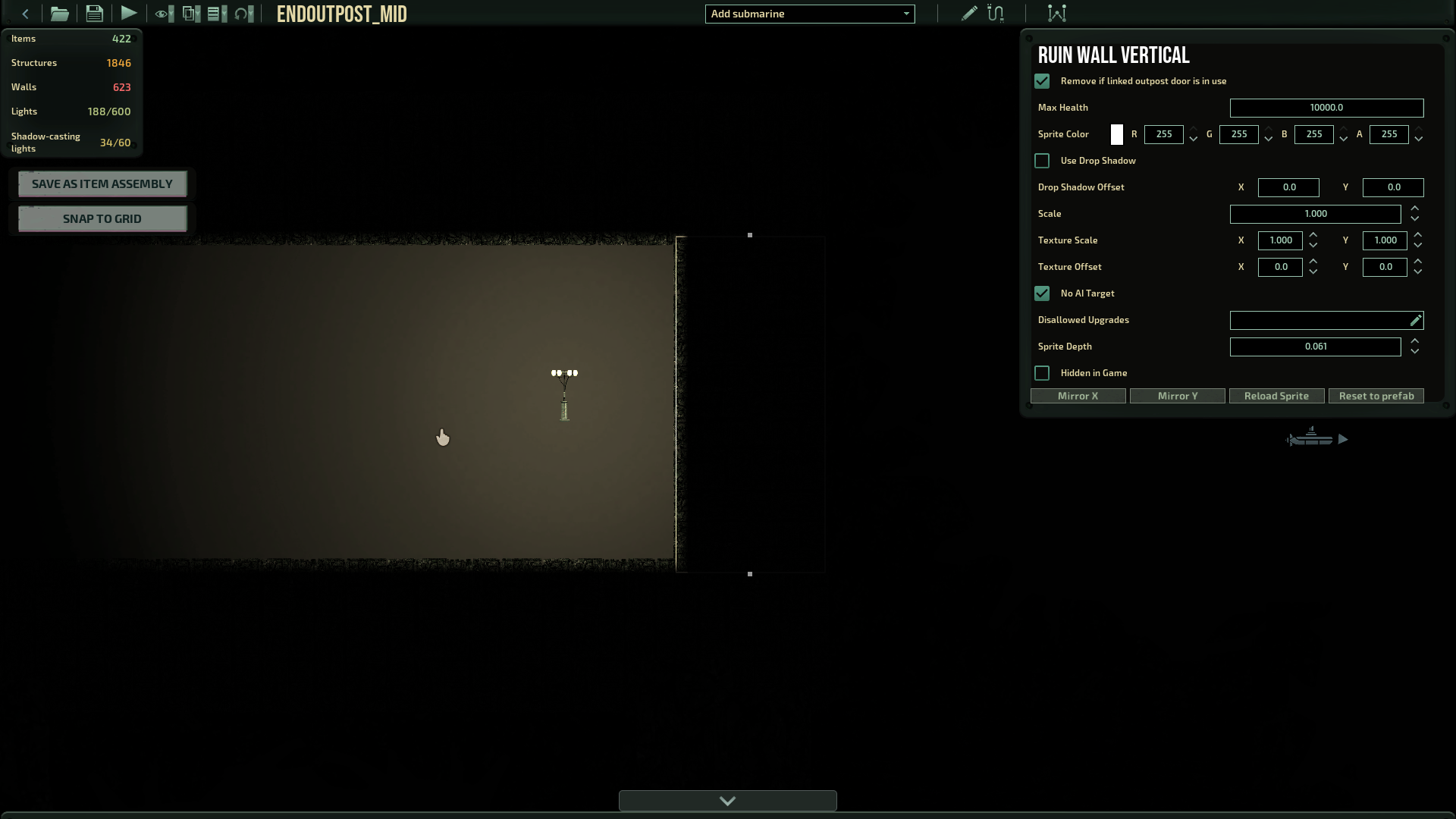Viewport: 1456px width, 819px height.
Task: Switch to wiring mode using the plug icon
Action: coord(996,13)
